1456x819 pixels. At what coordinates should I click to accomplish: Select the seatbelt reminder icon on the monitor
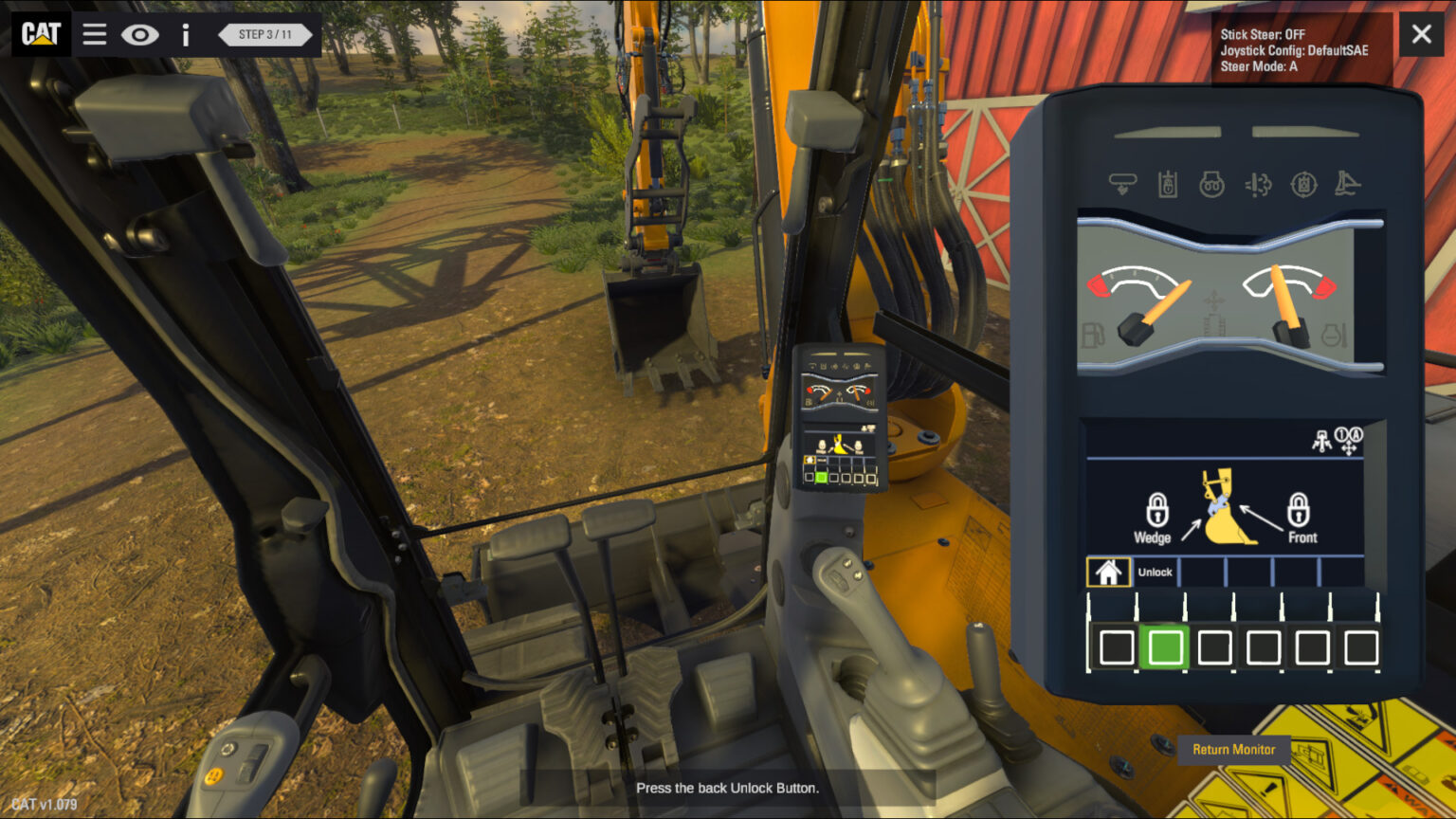[1123, 185]
